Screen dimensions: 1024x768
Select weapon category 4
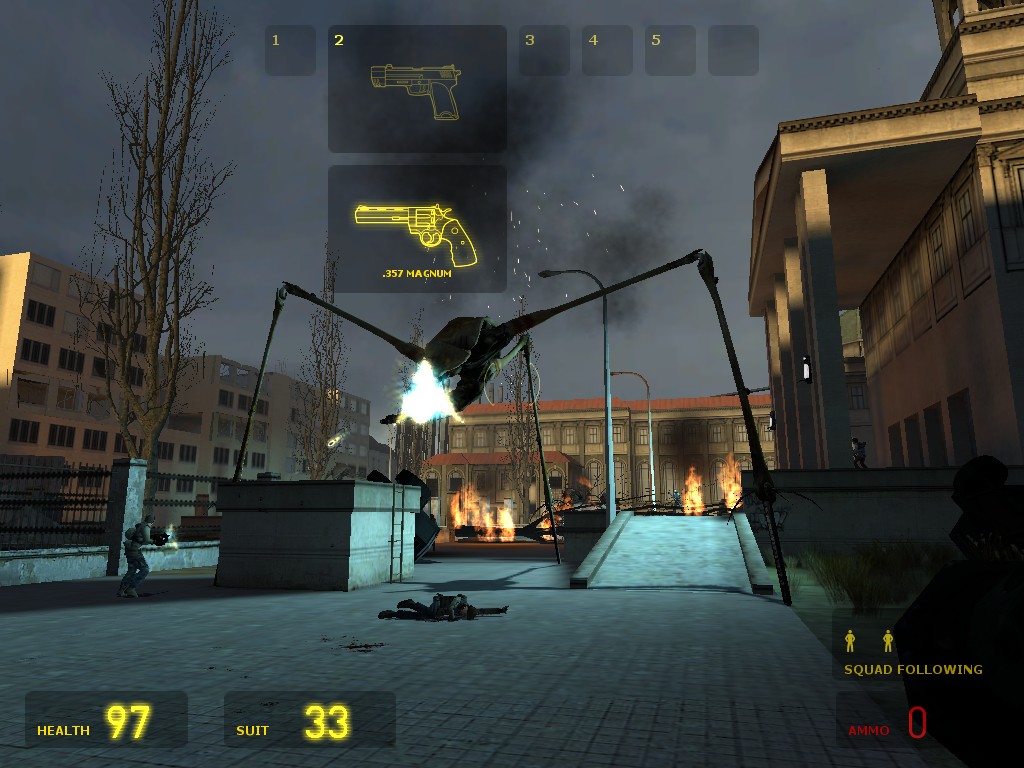[x=607, y=50]
